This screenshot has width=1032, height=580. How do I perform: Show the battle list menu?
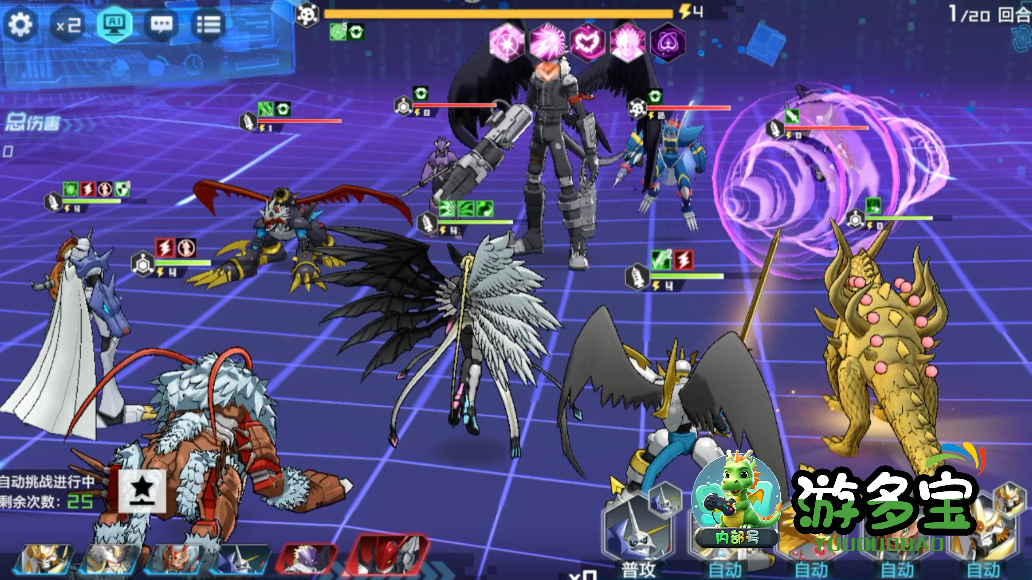(208, 24)
